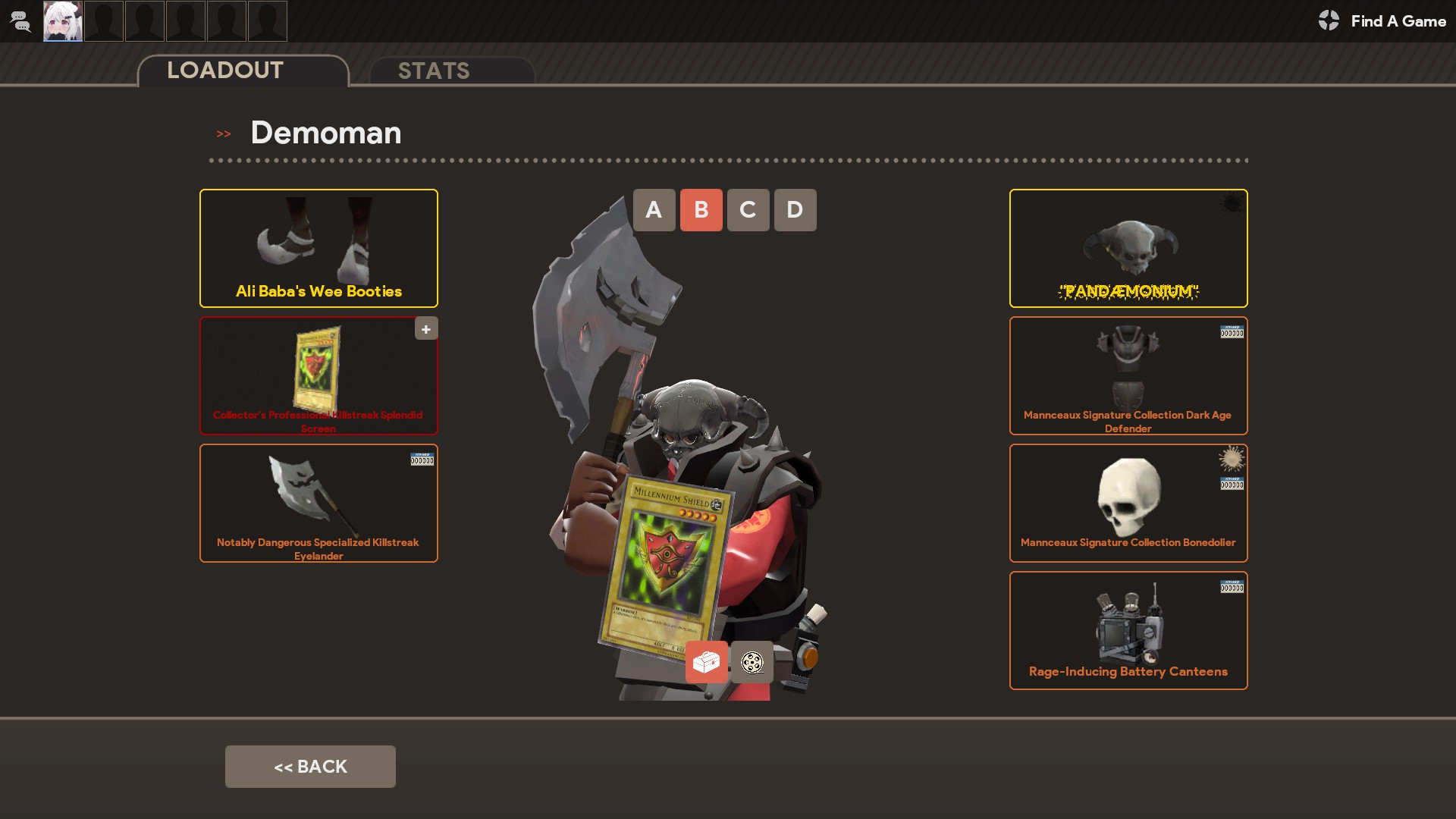Select the Rage-Inducing Battery Canteens slot
Viewport: 1456px width, 819px height.
pyautogui.click(x=1128, y=630)
